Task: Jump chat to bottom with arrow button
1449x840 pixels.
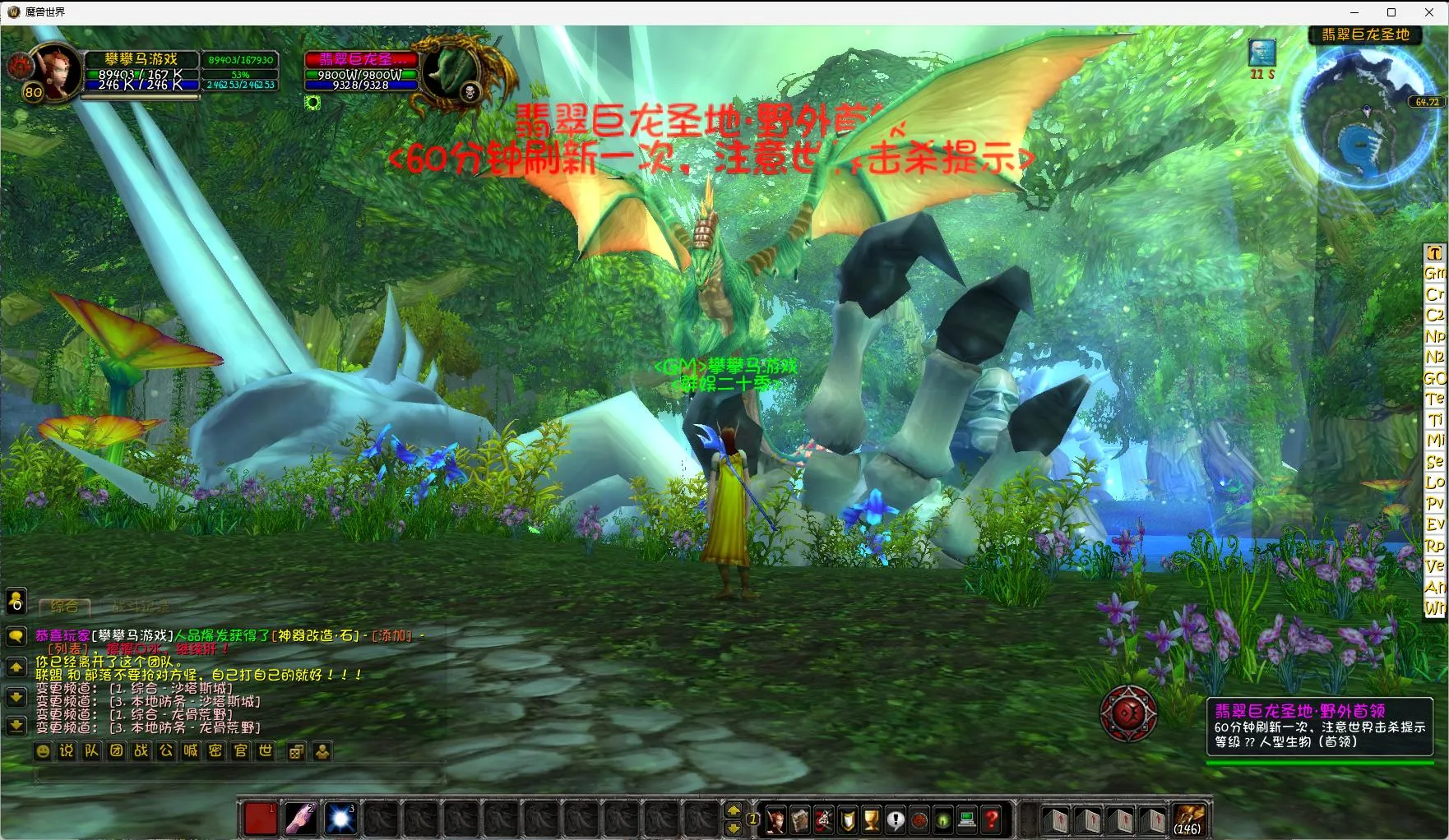Action: tap(16, 726)
